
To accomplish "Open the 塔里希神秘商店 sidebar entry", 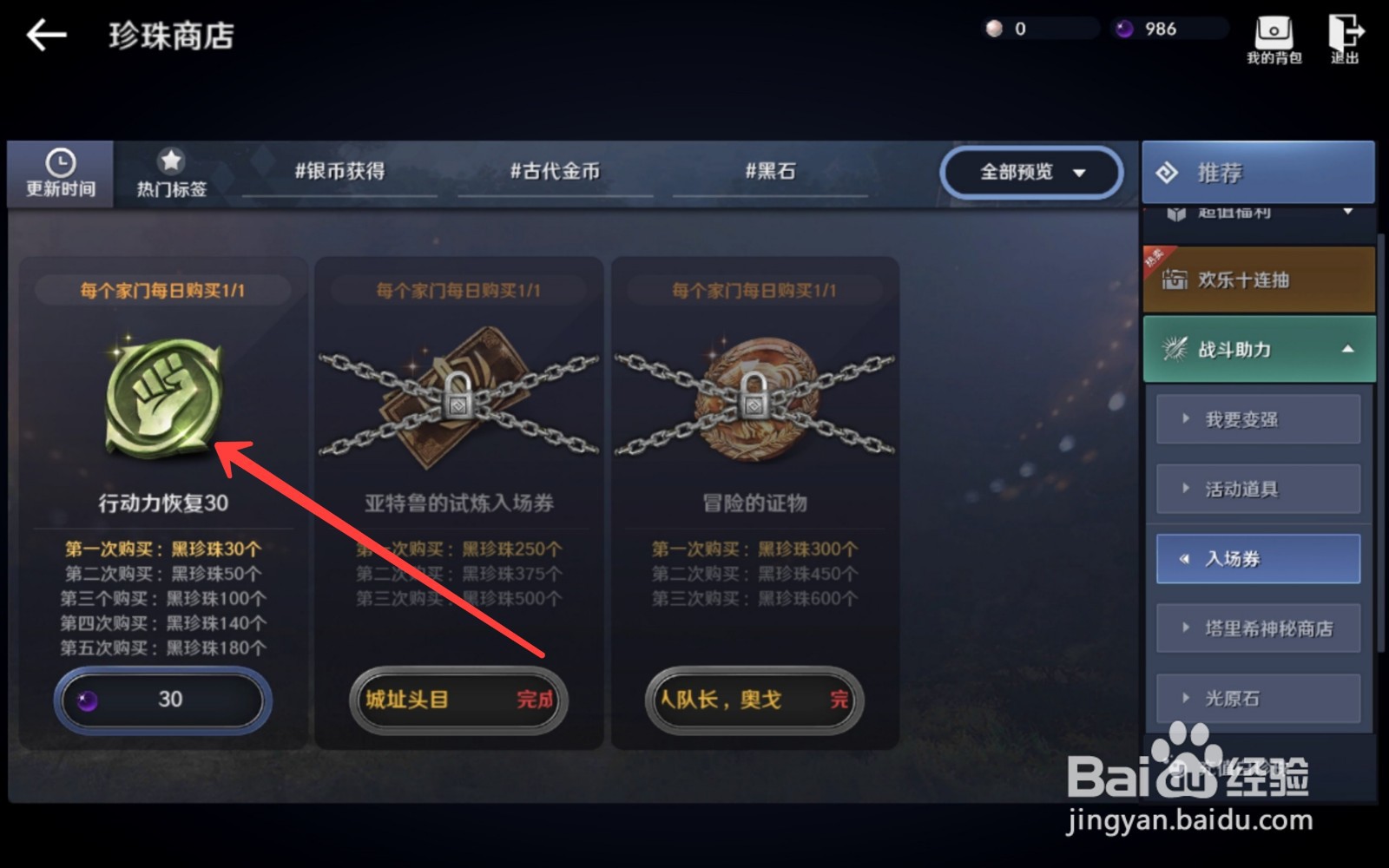I will (x=1259, y=628).
